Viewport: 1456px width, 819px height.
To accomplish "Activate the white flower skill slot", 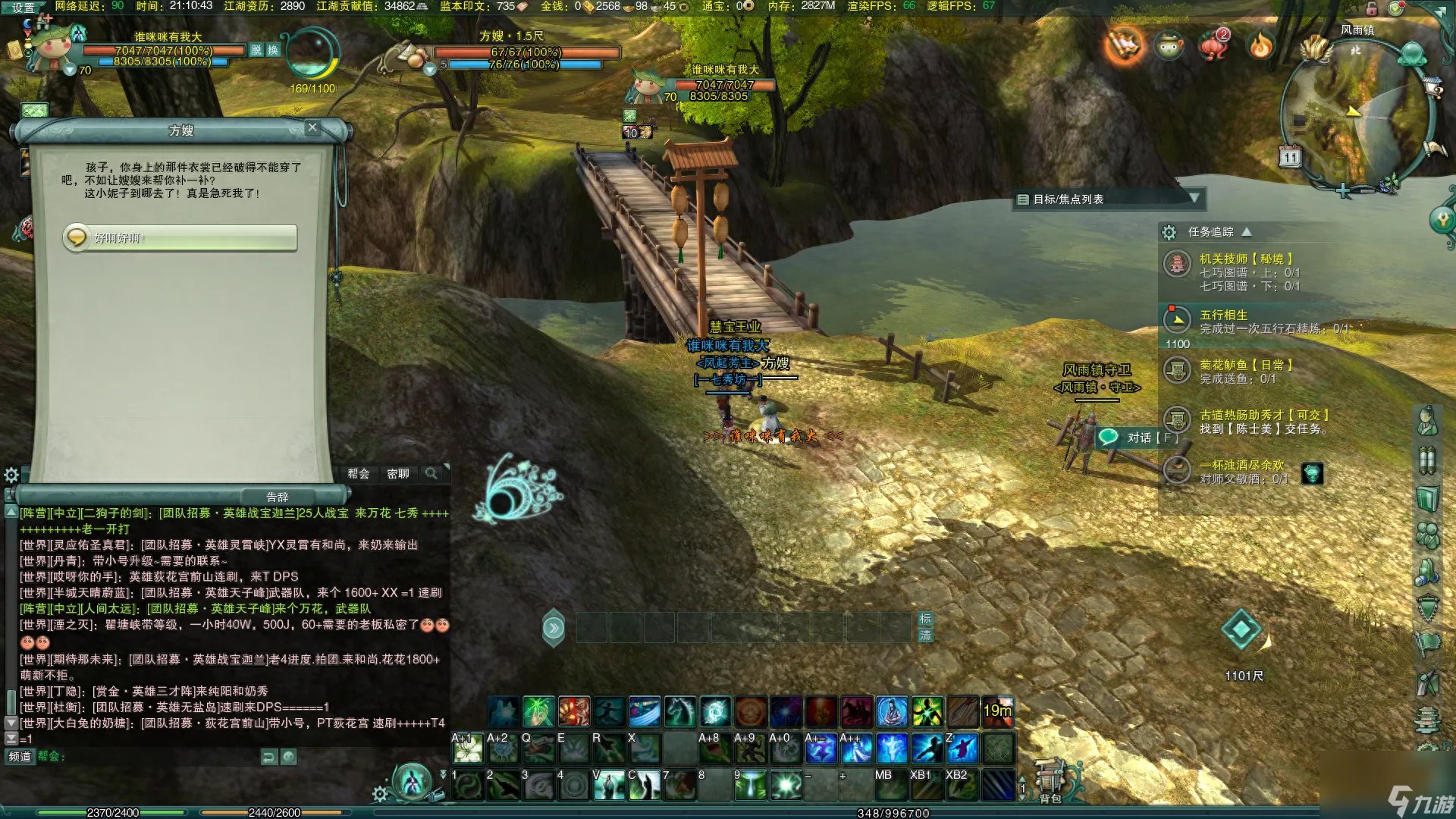I will [x=468, y=750].
